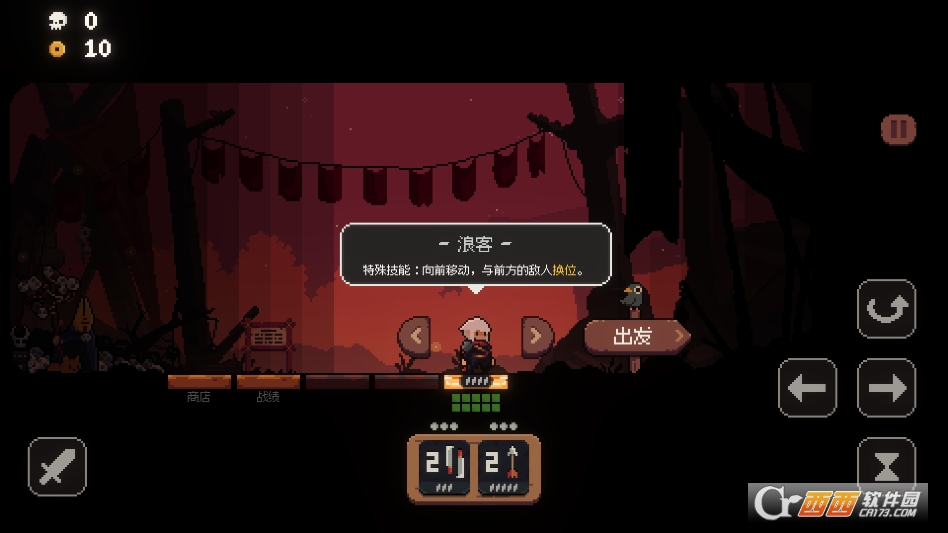Switch to the previous character
Viewport: 948px width, 533px height.
(414, 337)
